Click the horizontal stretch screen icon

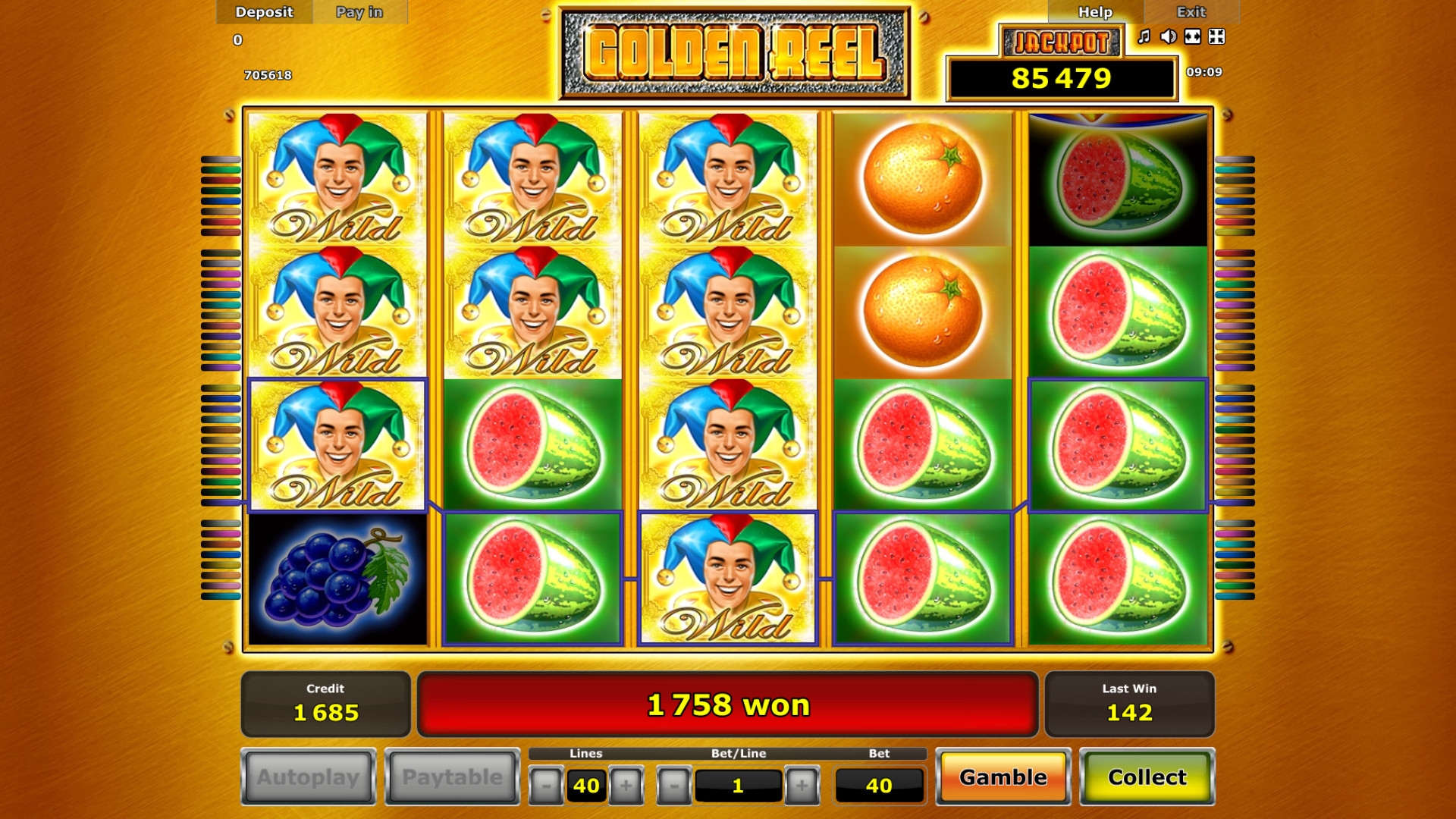(x=1193, y=36)
